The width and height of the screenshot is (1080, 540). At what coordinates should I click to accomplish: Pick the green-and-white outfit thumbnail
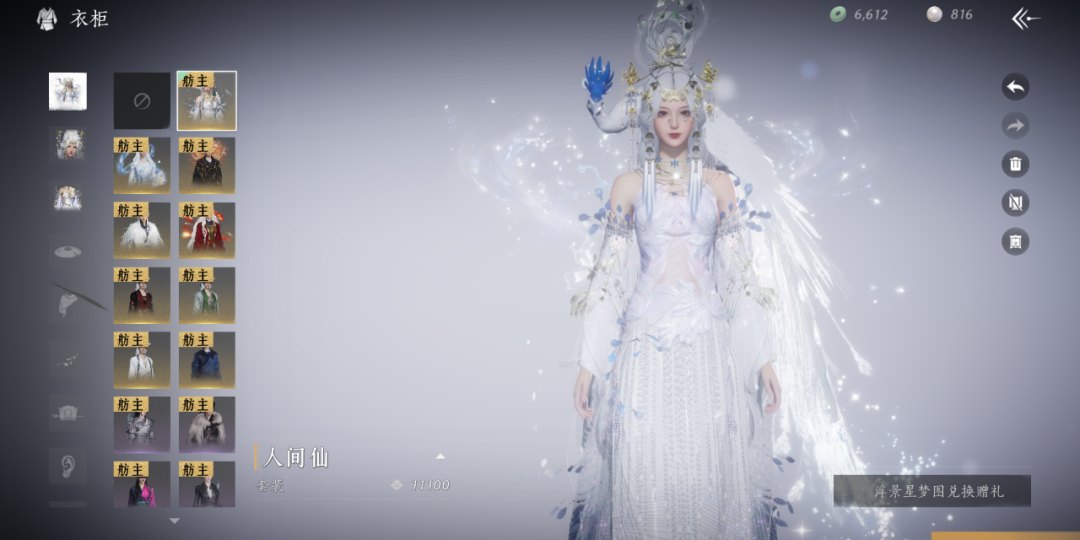pyautogui.click(x=207, y=295)
